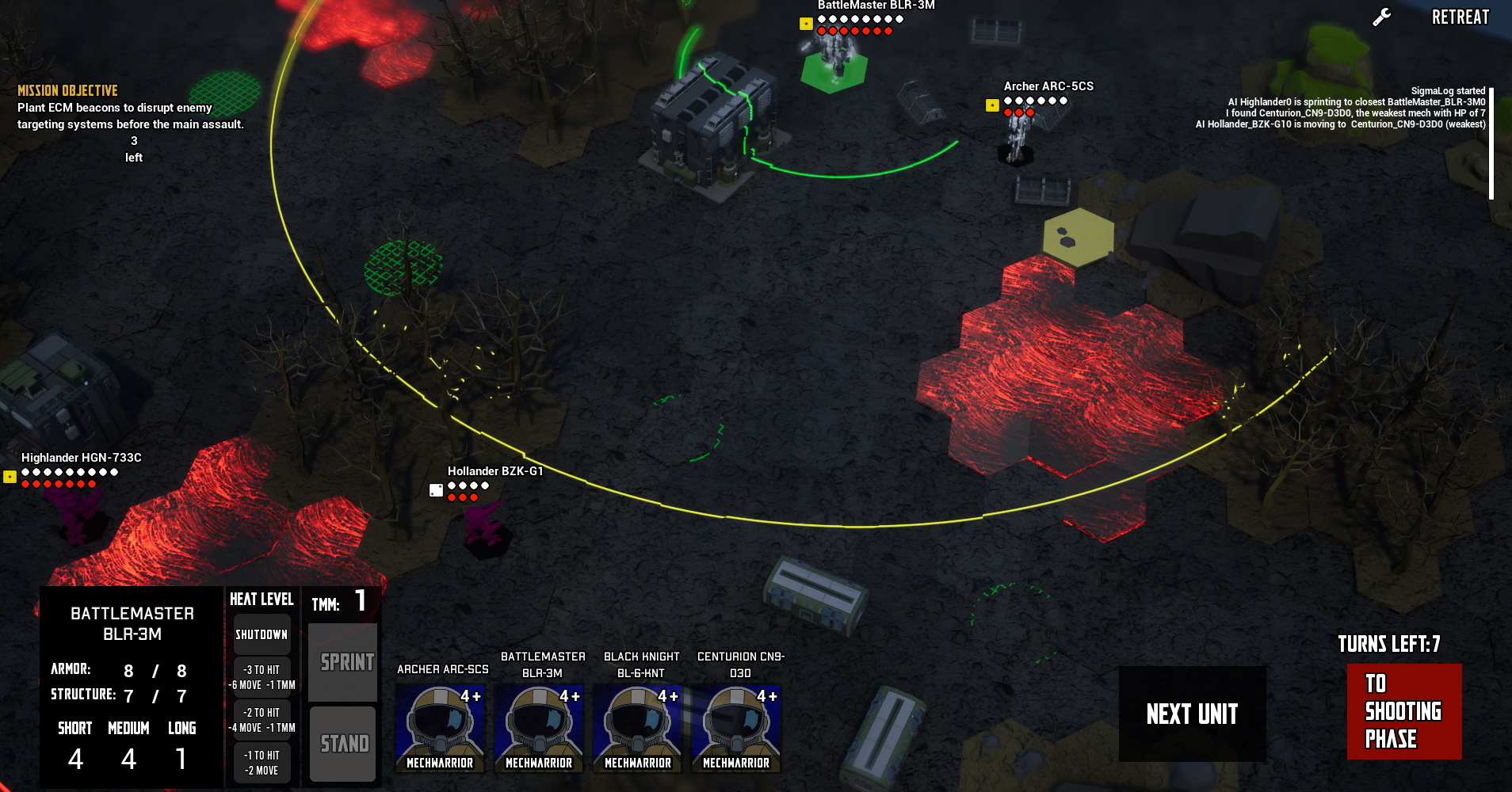Advance to the shooting phase
Viewport: 1512px width, 792px height.
pos(1403,711)
